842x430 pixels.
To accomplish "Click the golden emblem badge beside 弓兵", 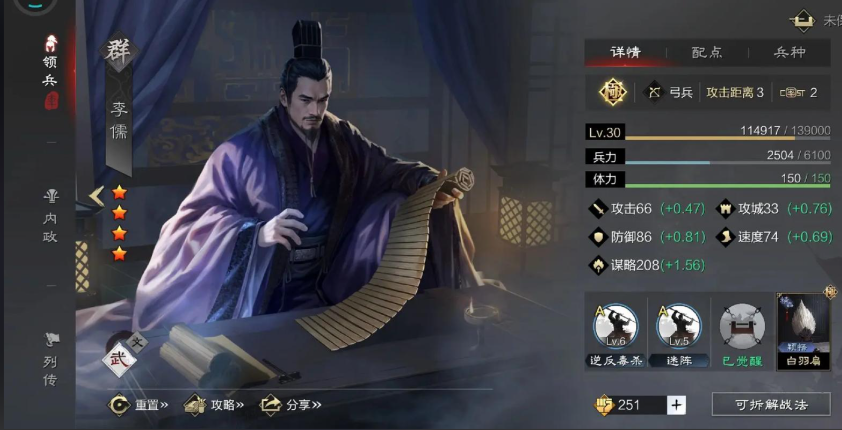I will tap(611, 92).
